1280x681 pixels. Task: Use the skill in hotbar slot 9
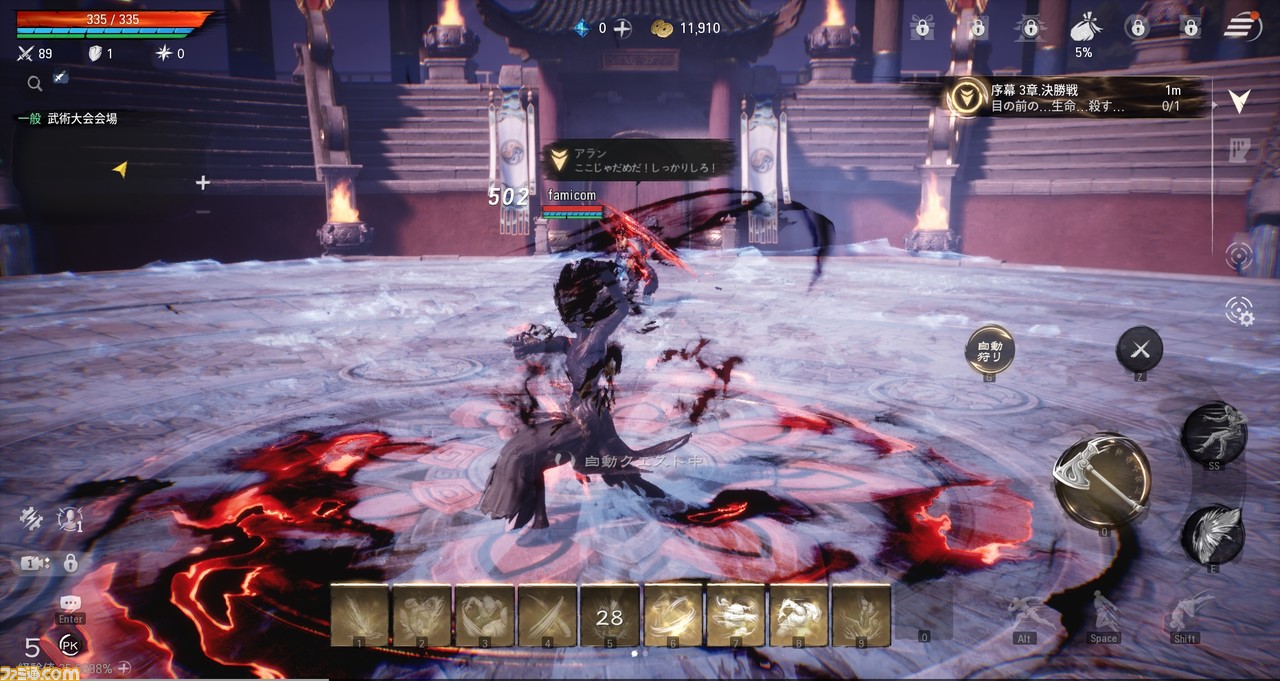click(x=861, y=615)
